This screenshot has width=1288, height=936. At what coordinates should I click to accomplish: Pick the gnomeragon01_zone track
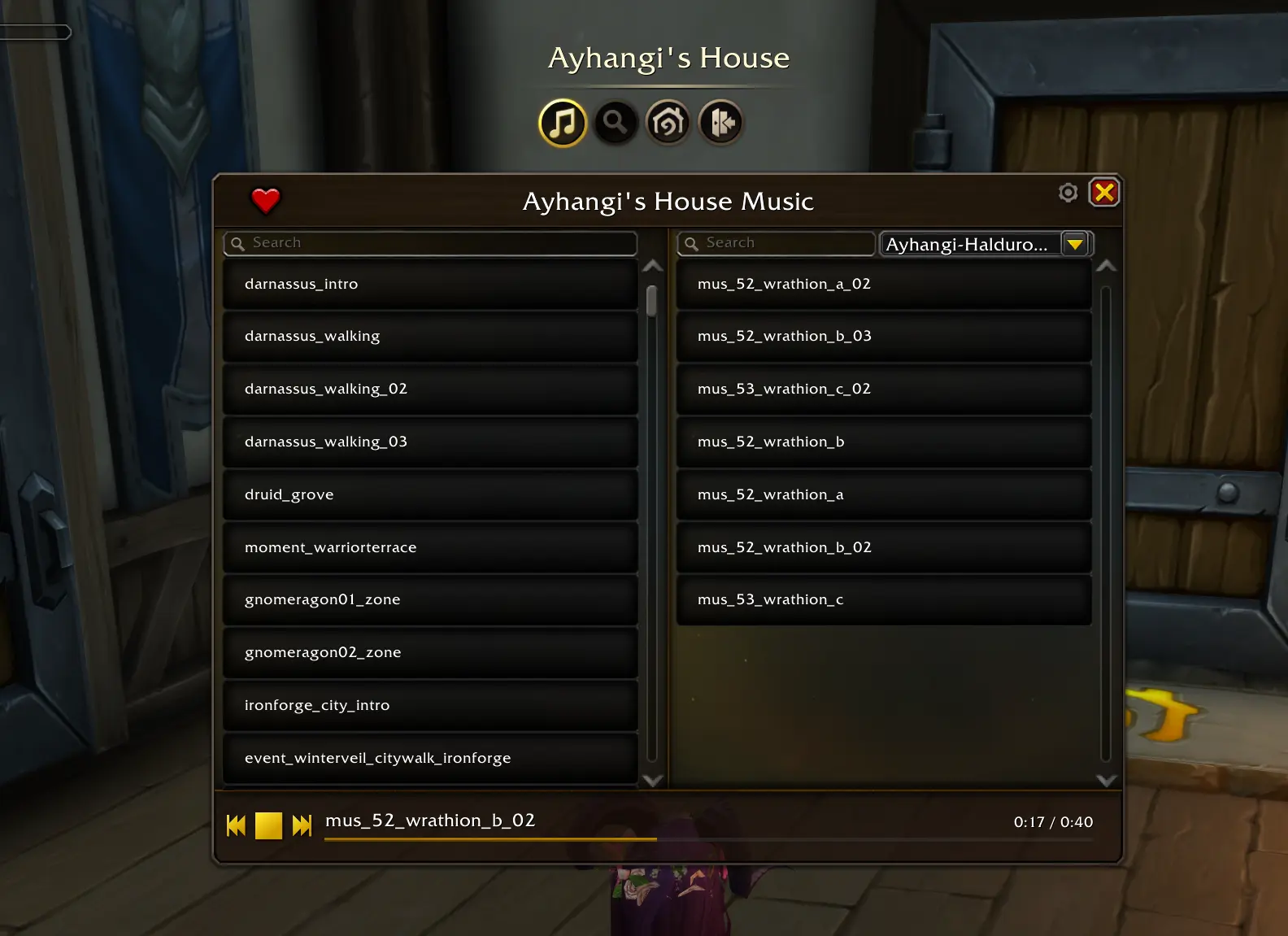[x=430, y=599]
